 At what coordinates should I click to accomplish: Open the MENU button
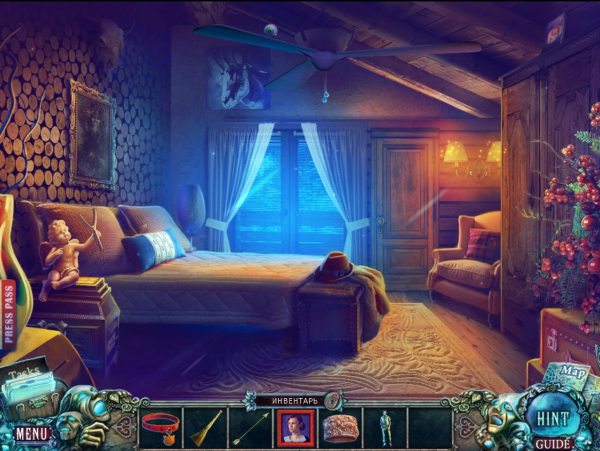click(x=31, y=434)
